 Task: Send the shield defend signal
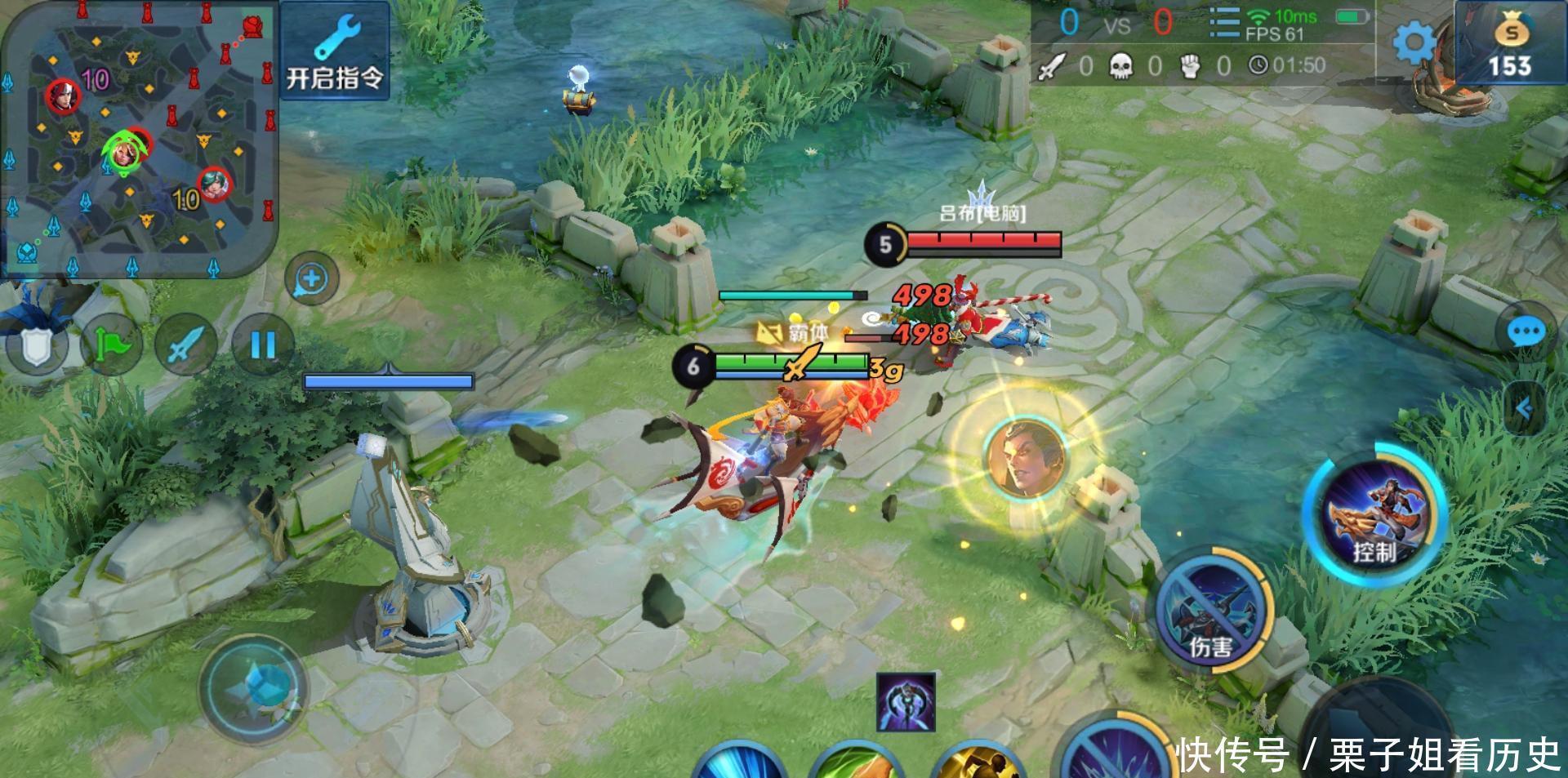click(35, 346)
